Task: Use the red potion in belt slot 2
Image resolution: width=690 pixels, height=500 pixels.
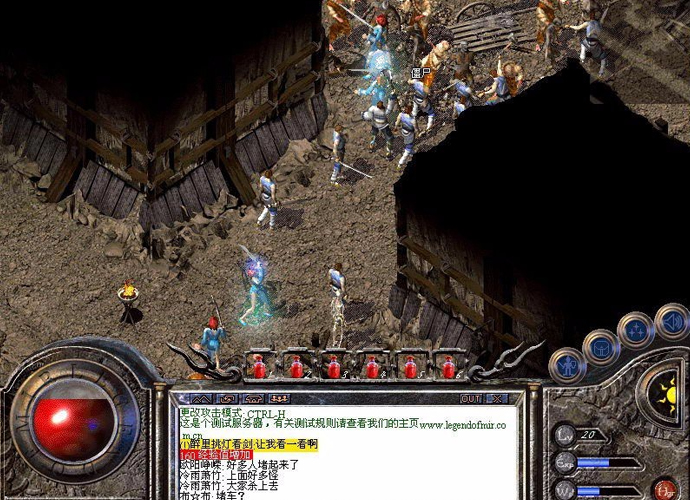Action: [297, 367]
